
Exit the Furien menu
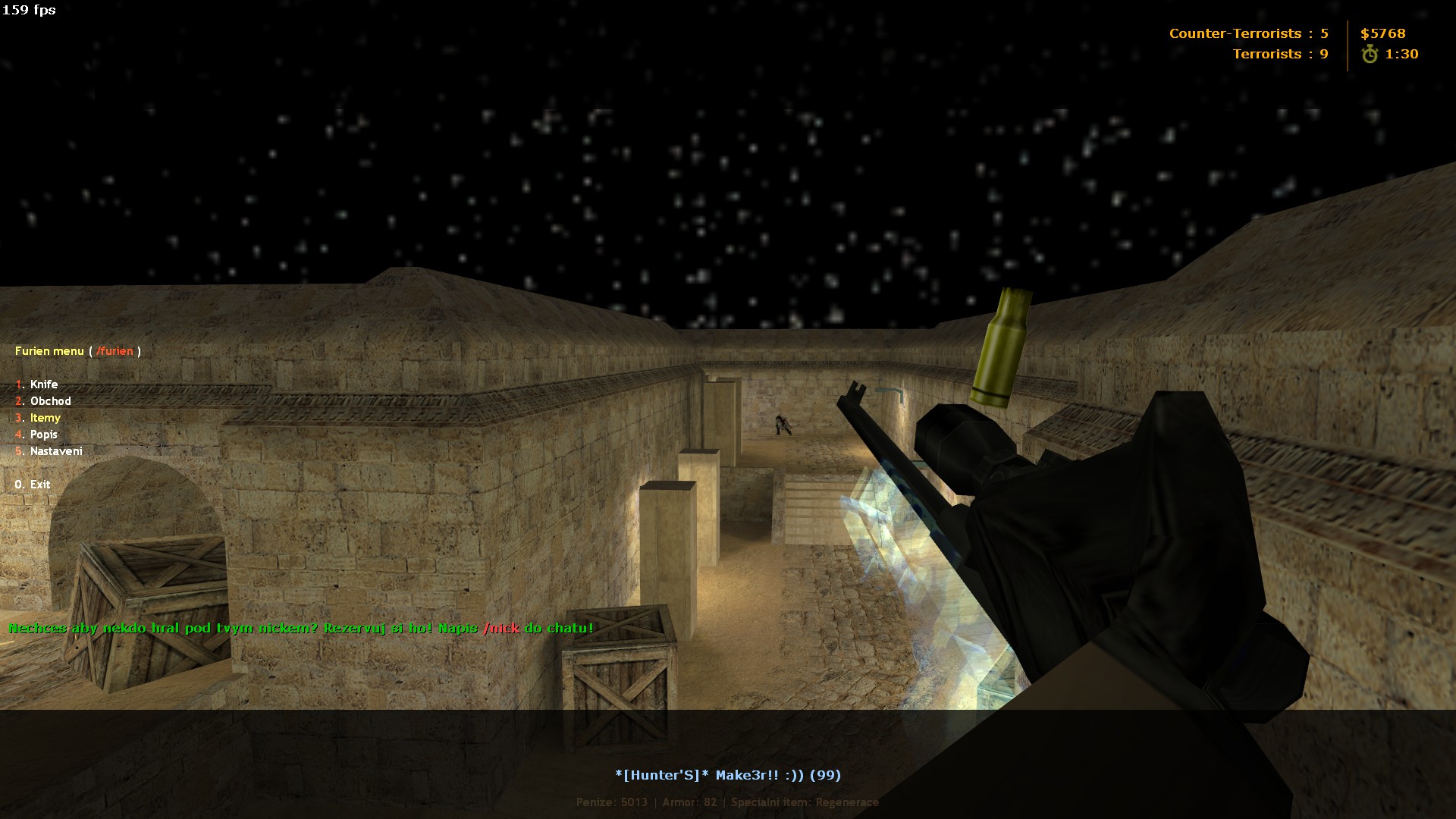[x=39, y=485]
